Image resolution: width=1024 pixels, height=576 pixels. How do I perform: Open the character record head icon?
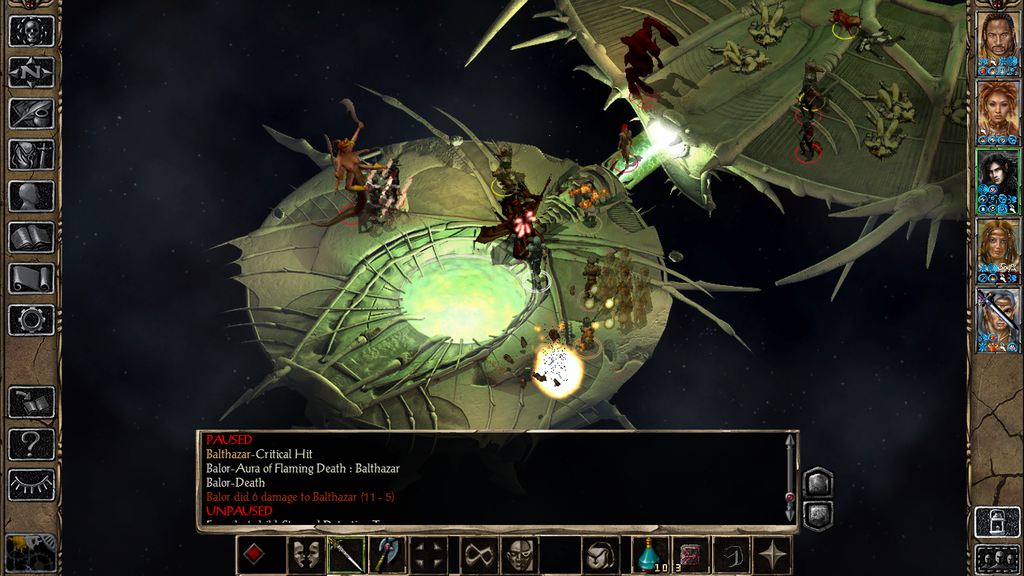point(31,196)
